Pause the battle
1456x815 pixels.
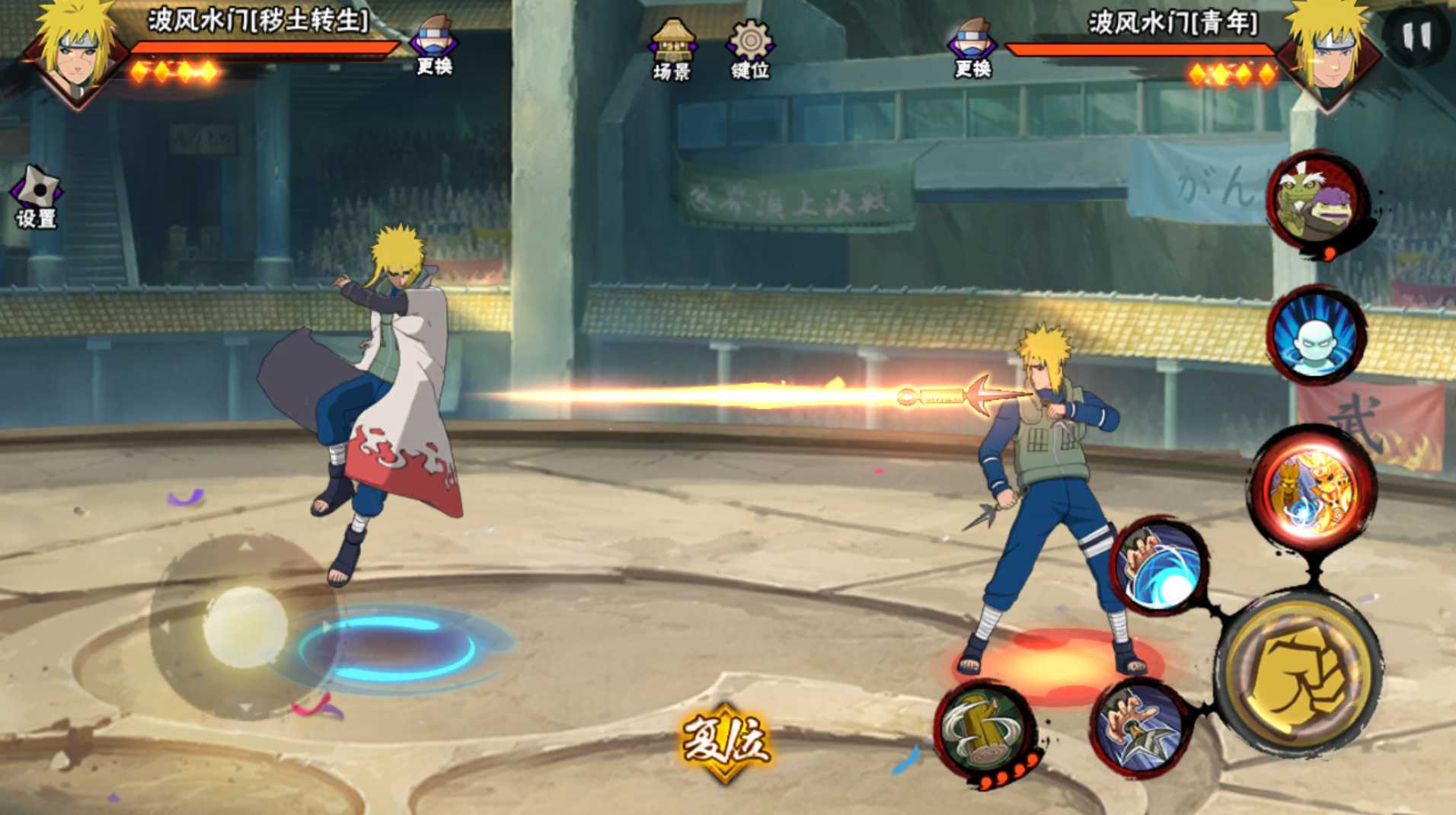coord(1416,34)
